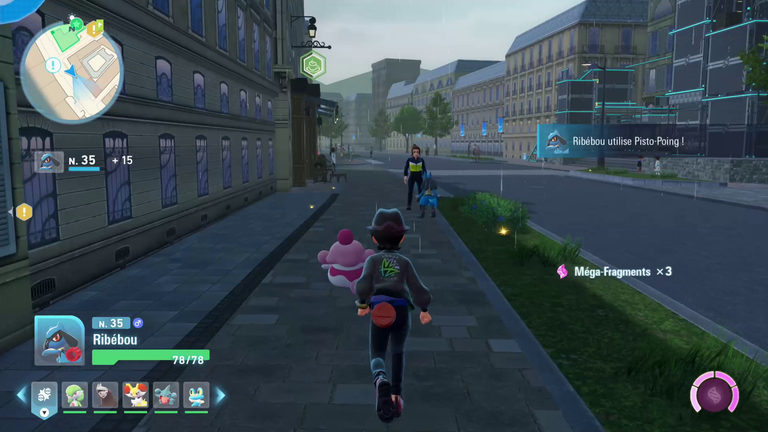Click the left arrow of party bar
The width and height of the screenshot is (768, 432).
click(21, 396)
